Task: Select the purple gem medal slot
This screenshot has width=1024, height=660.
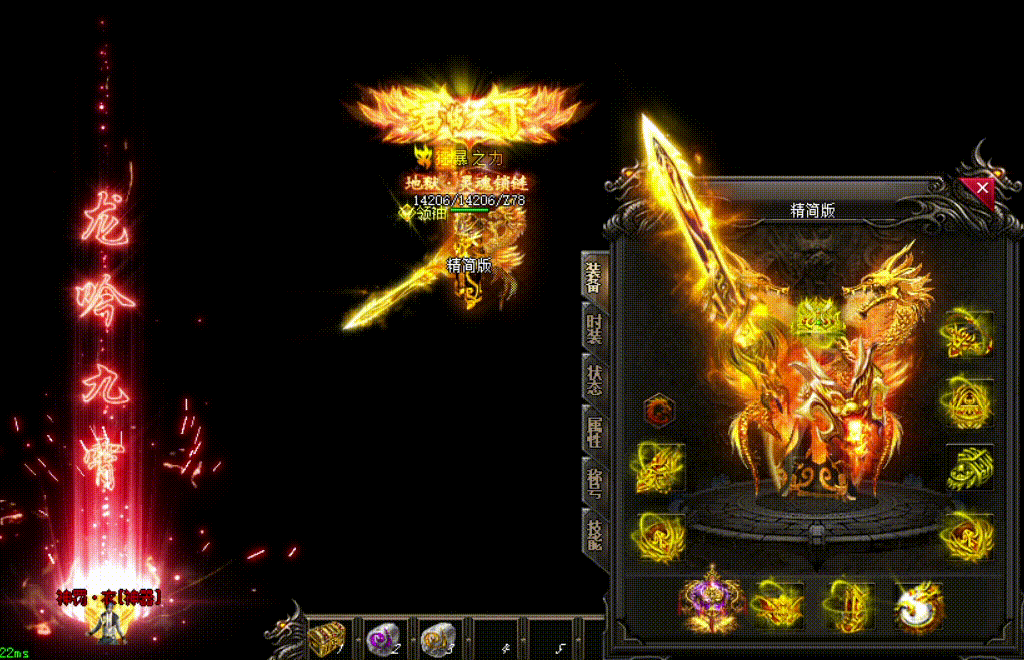Action: 712,603
